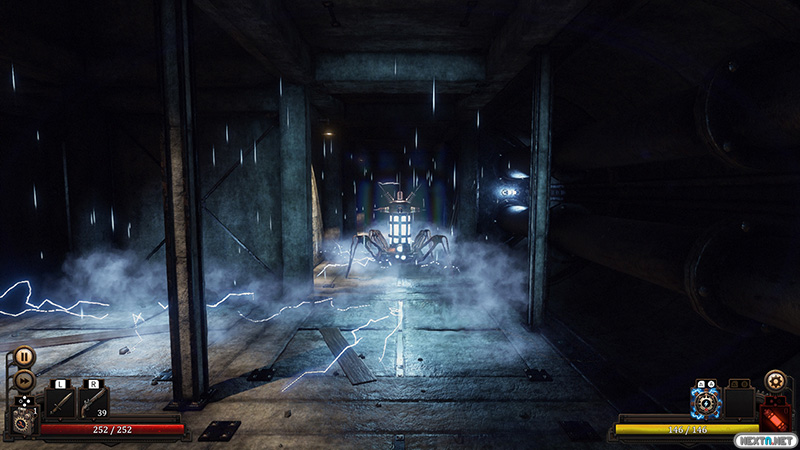The image size is (800, 450).
Task: Open settings with the gear button
Action: pyautogui.click(x=774, y=380)
